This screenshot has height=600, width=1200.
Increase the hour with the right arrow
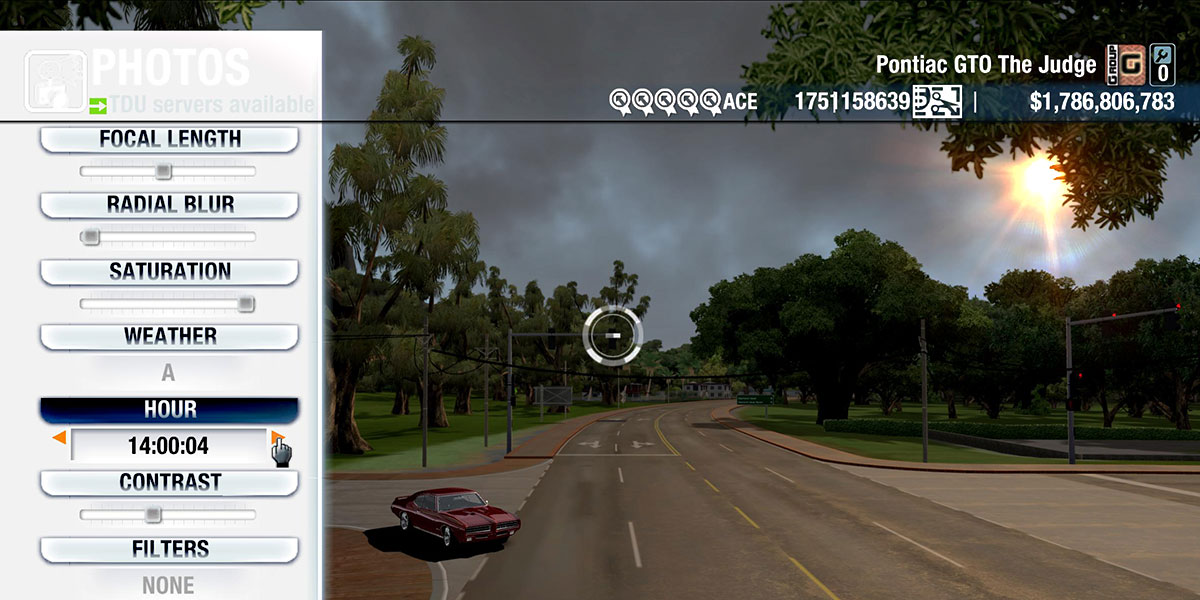point(276,438)
